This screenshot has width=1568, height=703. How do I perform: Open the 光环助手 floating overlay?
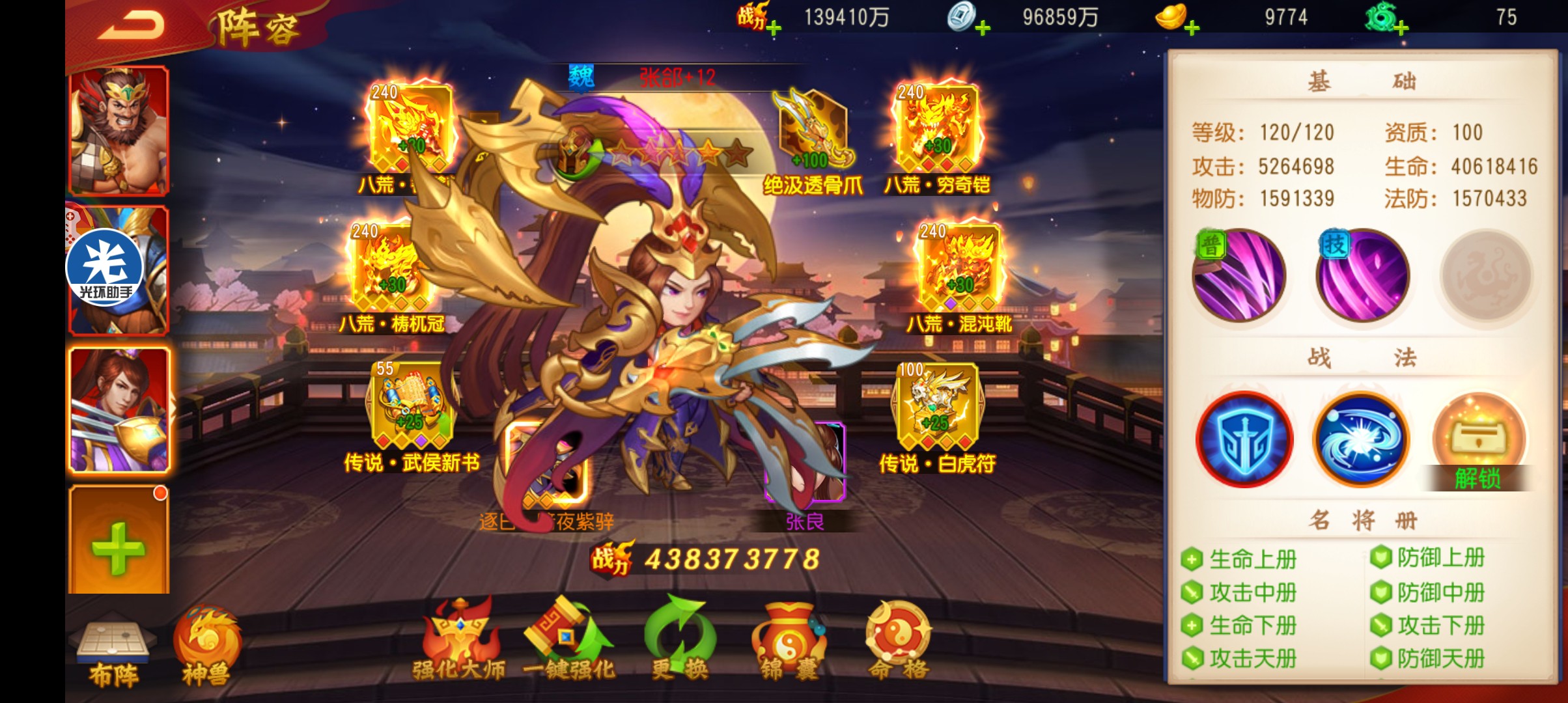click(104, 268)
